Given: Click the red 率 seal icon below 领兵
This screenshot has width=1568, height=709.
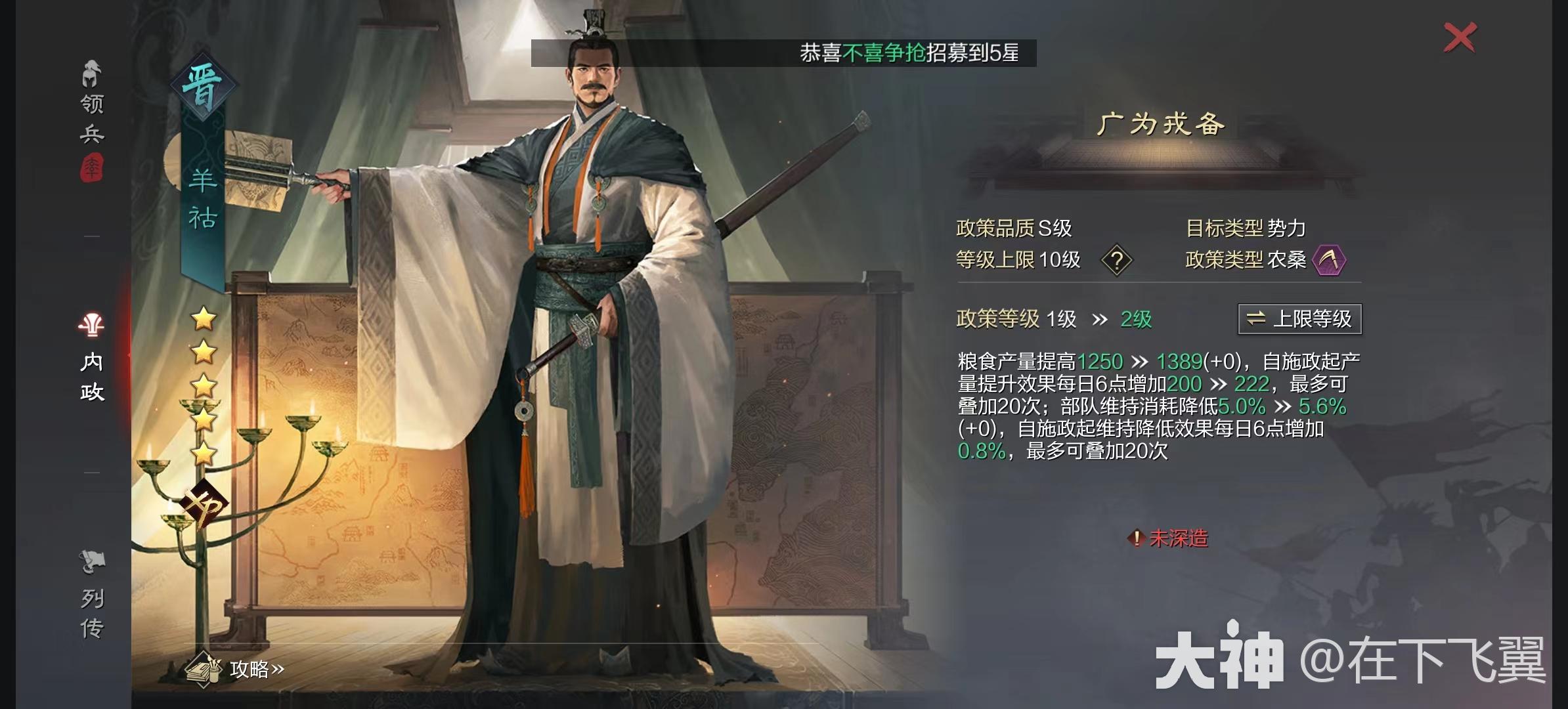Looking at the screenshot, I should point(92,168).
